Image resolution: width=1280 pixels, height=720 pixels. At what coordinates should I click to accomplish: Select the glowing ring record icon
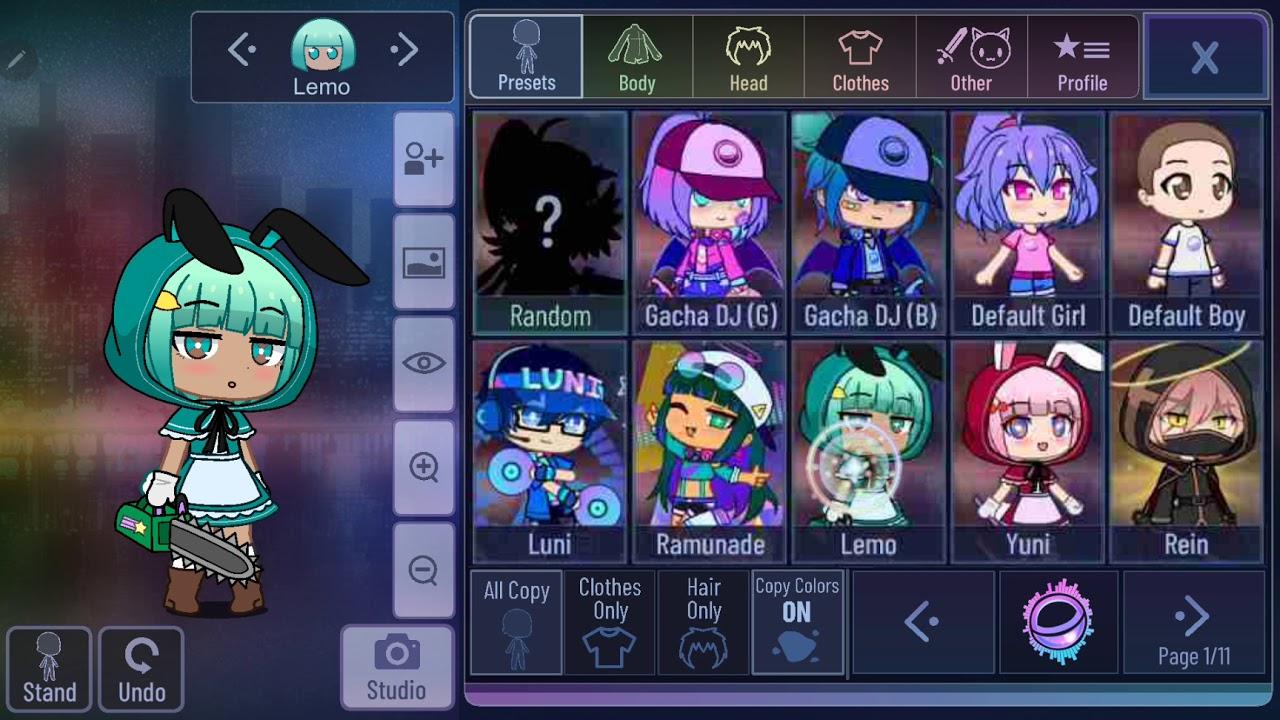(1060, 622)
